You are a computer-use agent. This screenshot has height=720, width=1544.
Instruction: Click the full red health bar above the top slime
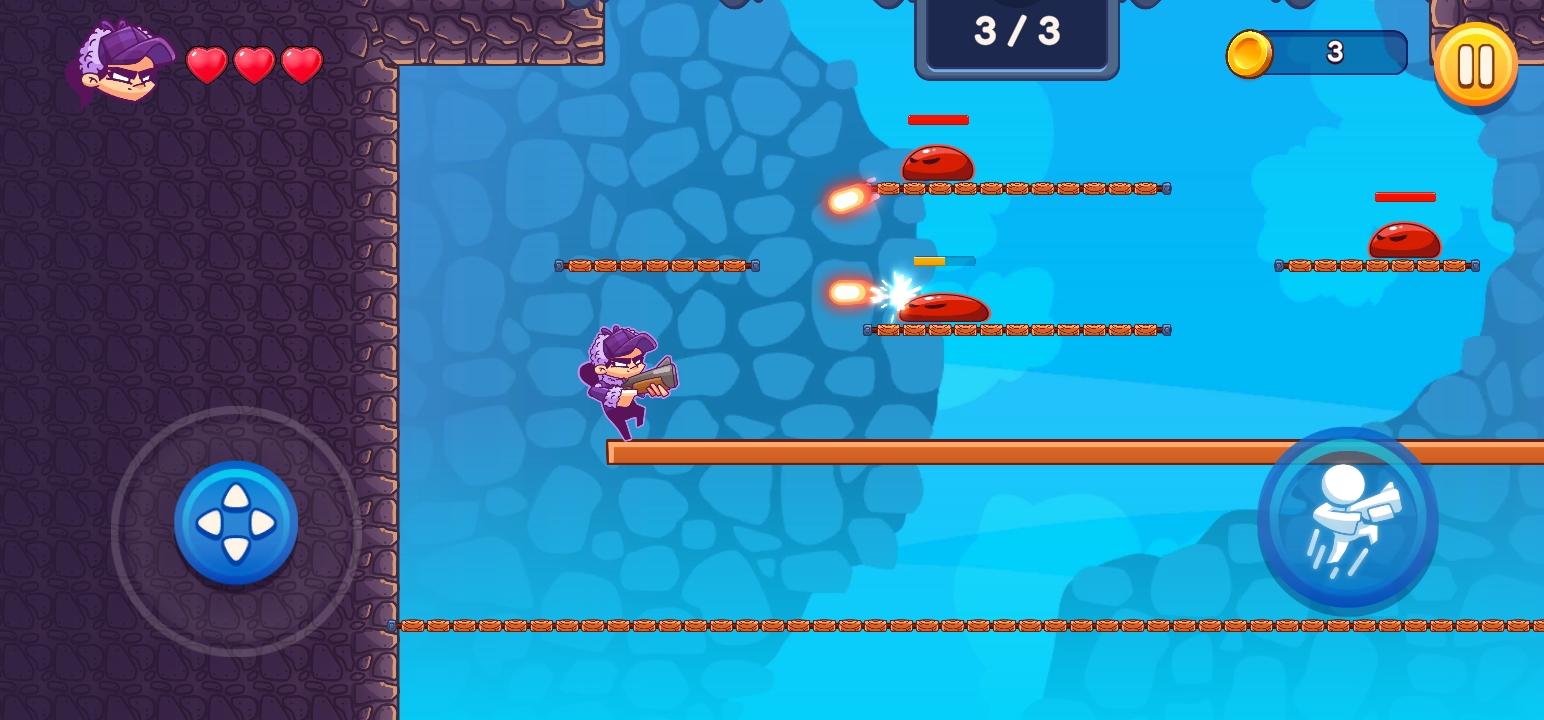tap(937, 120)
